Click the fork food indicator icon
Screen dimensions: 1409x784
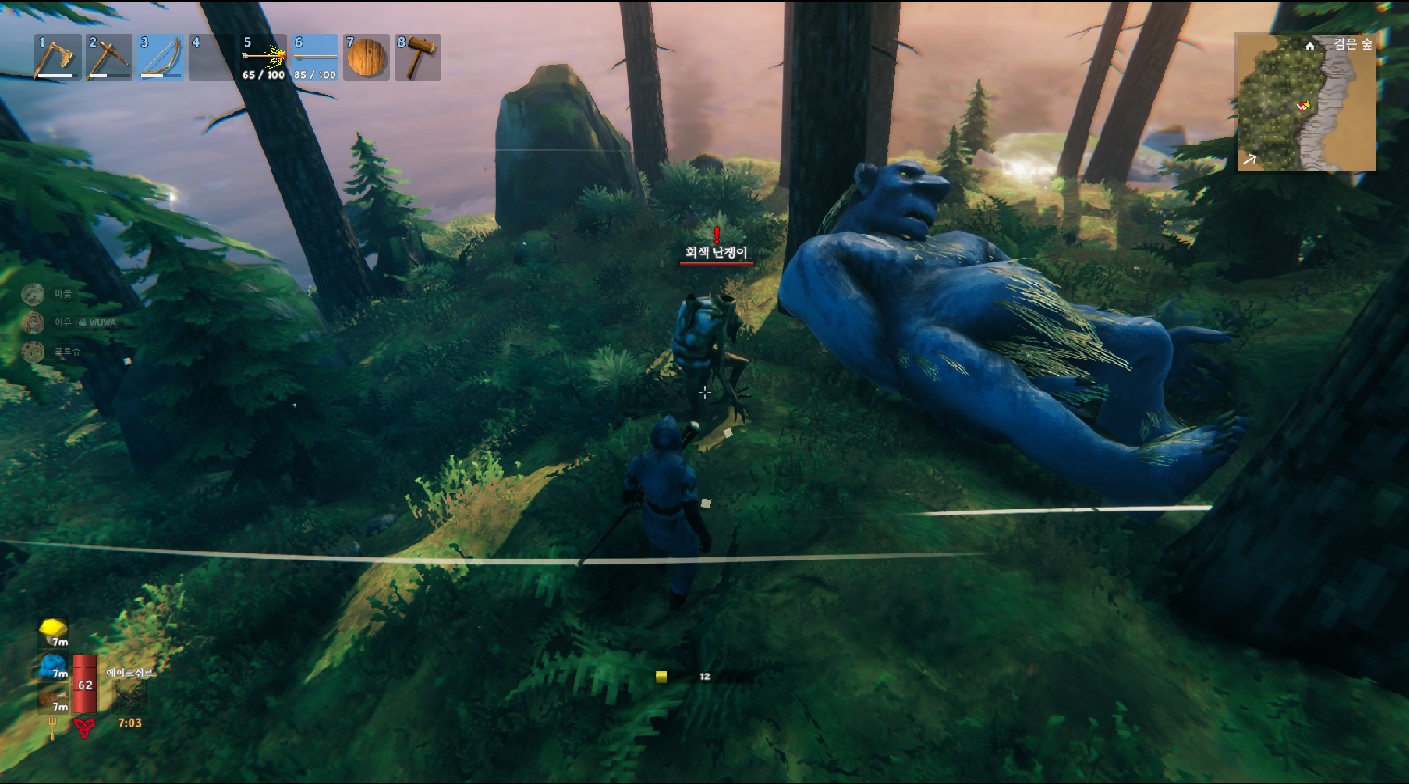51,727
